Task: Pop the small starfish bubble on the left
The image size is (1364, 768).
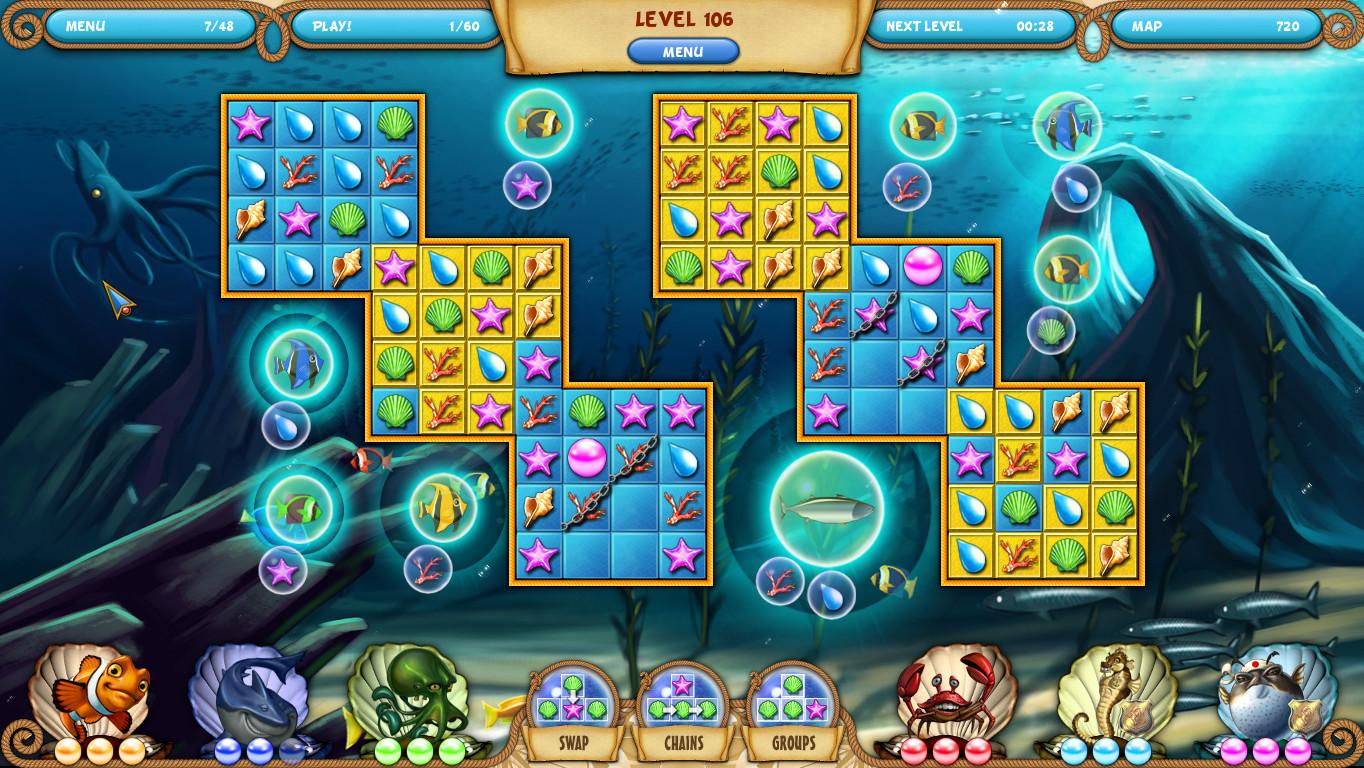Action: point(284,572)
